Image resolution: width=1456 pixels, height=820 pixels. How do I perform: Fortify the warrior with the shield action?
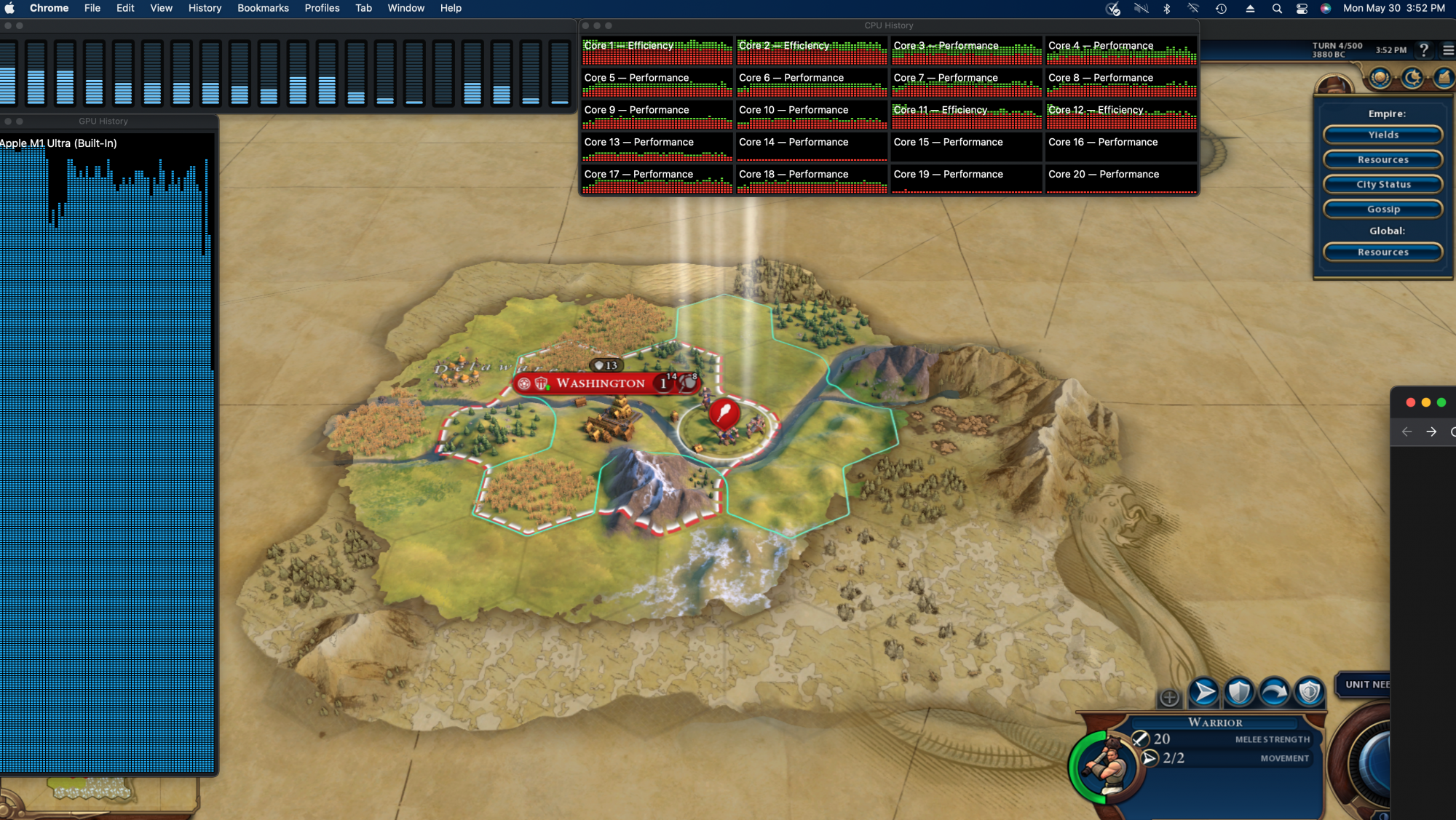point(1239,692)
